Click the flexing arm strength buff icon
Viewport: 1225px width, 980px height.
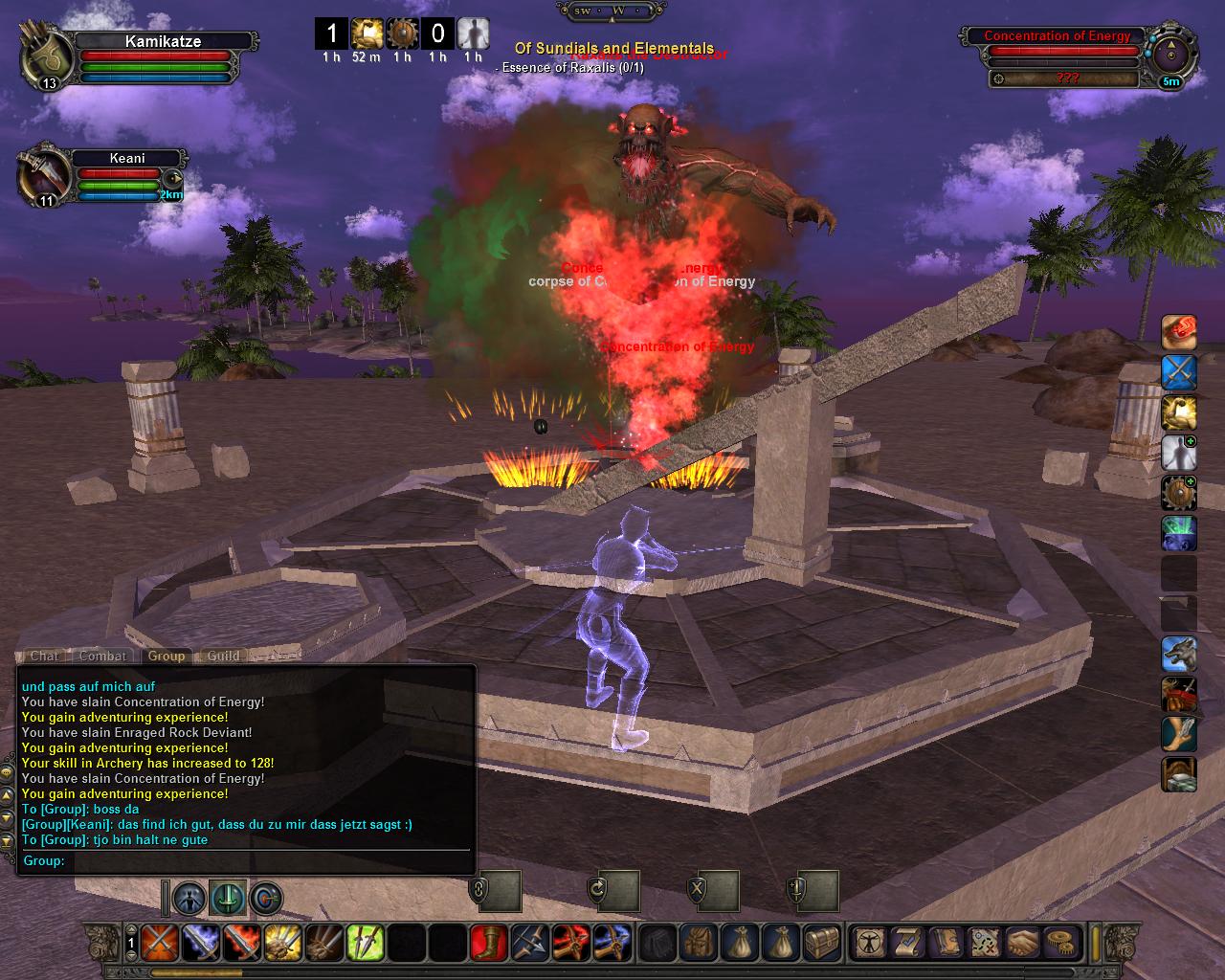(1179, 413)
